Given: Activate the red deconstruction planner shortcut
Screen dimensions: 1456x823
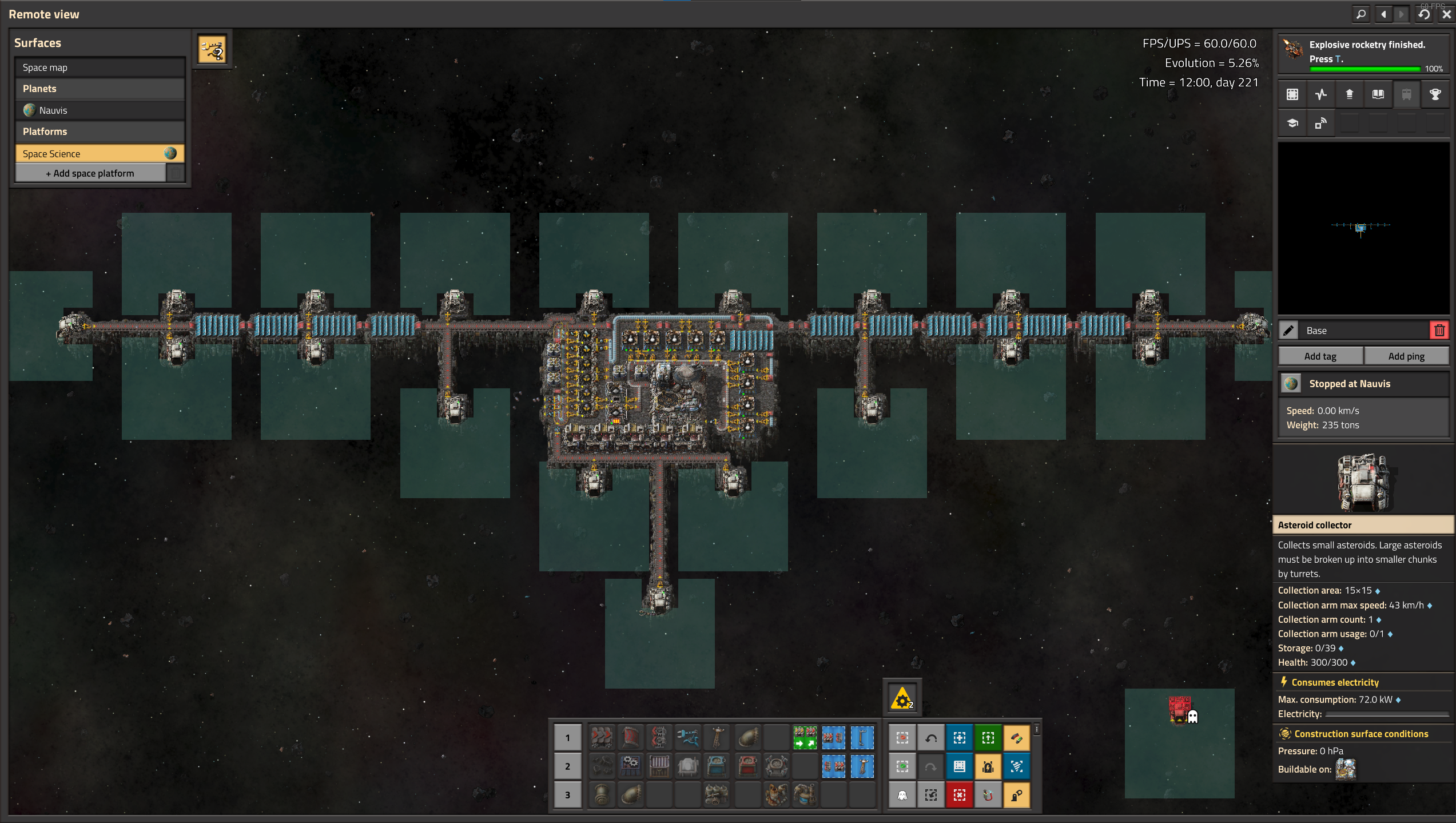Looking at the screenshot, I should pos(959,795).
